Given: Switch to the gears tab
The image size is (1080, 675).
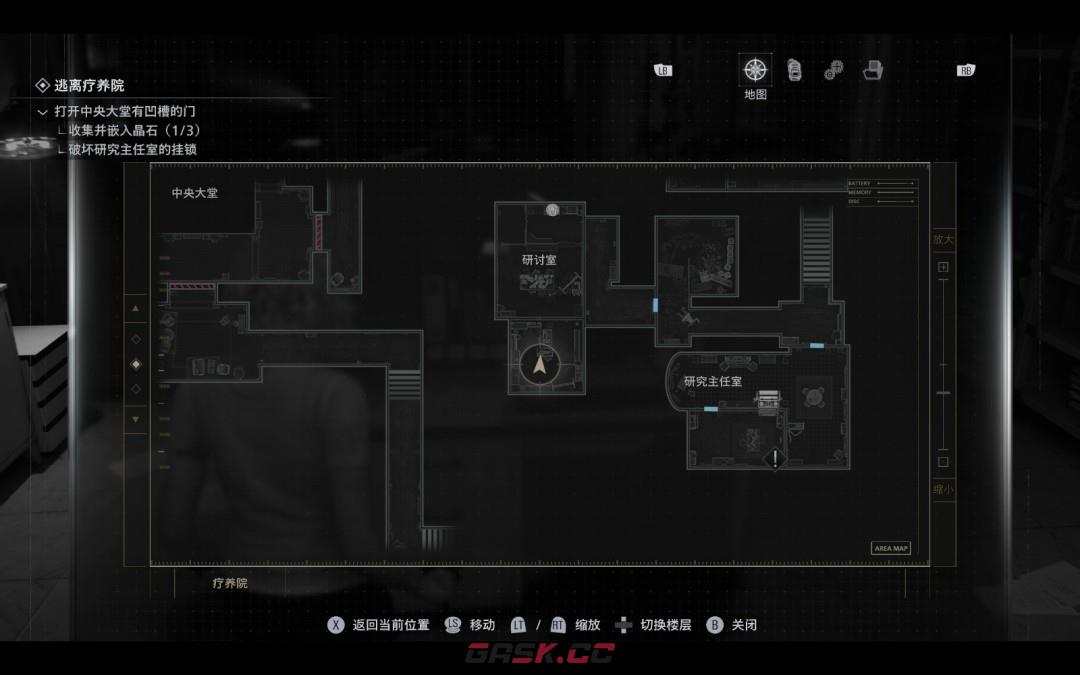Looking at the screenshot, I should 833,71.
